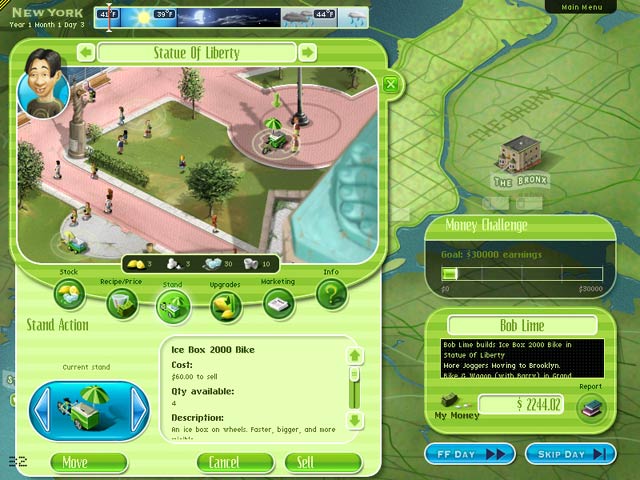Show next stand type
The height and width of the screenshot is (480, 640).
click(140, 407)
